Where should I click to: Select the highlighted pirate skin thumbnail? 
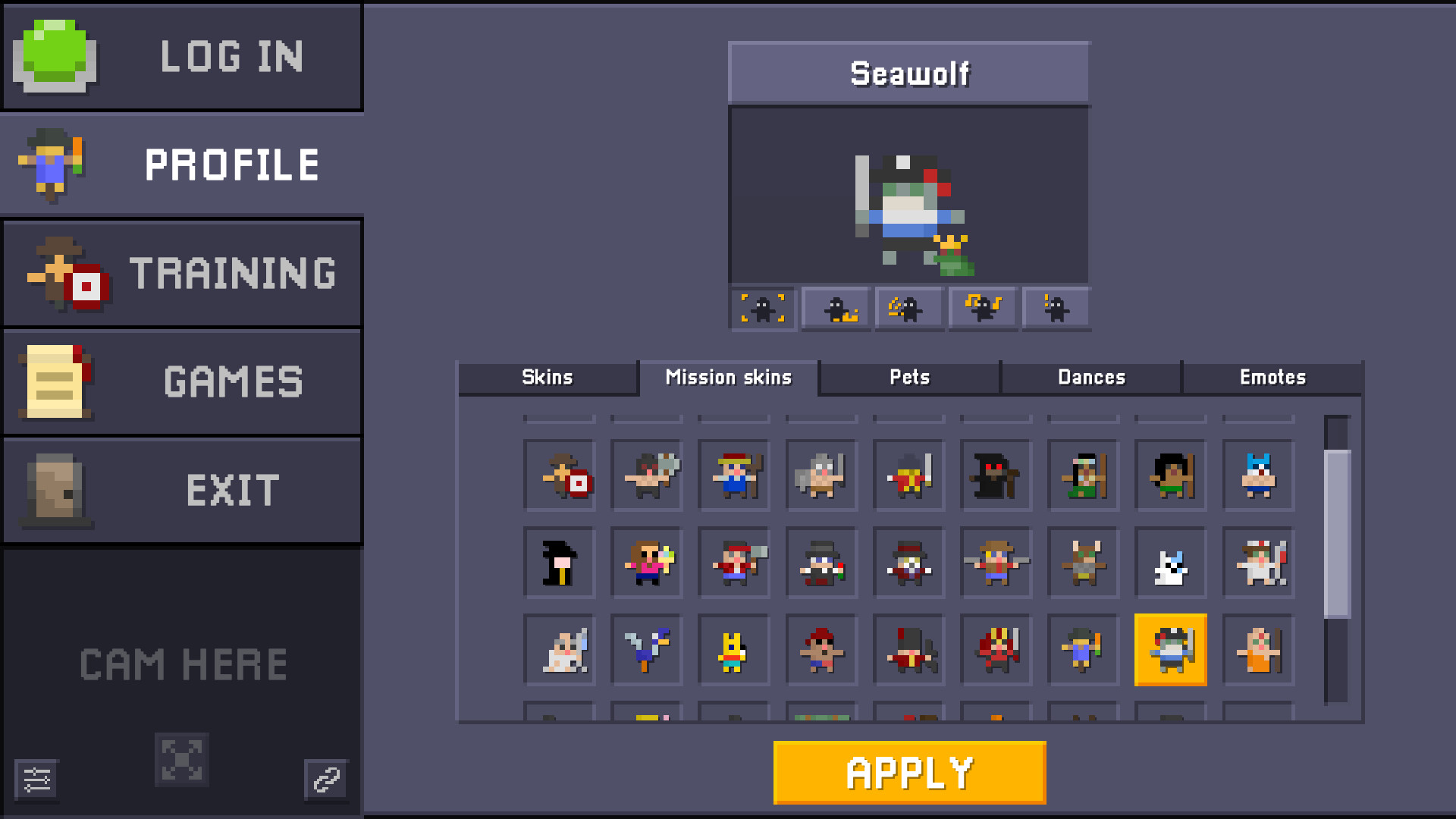[1170, 650]
